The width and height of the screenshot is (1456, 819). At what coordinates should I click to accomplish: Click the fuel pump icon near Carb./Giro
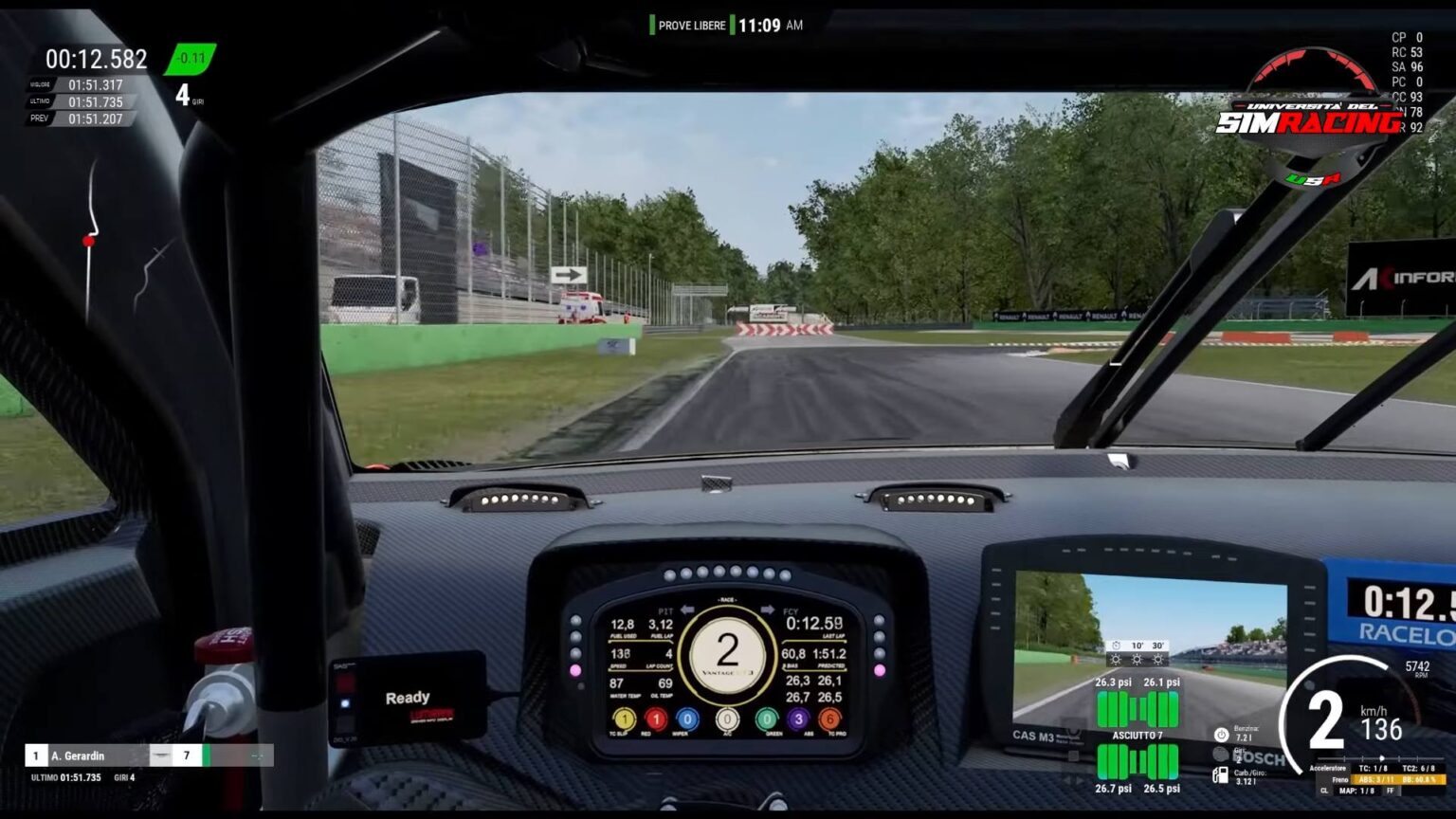(x=1220, y=774)
